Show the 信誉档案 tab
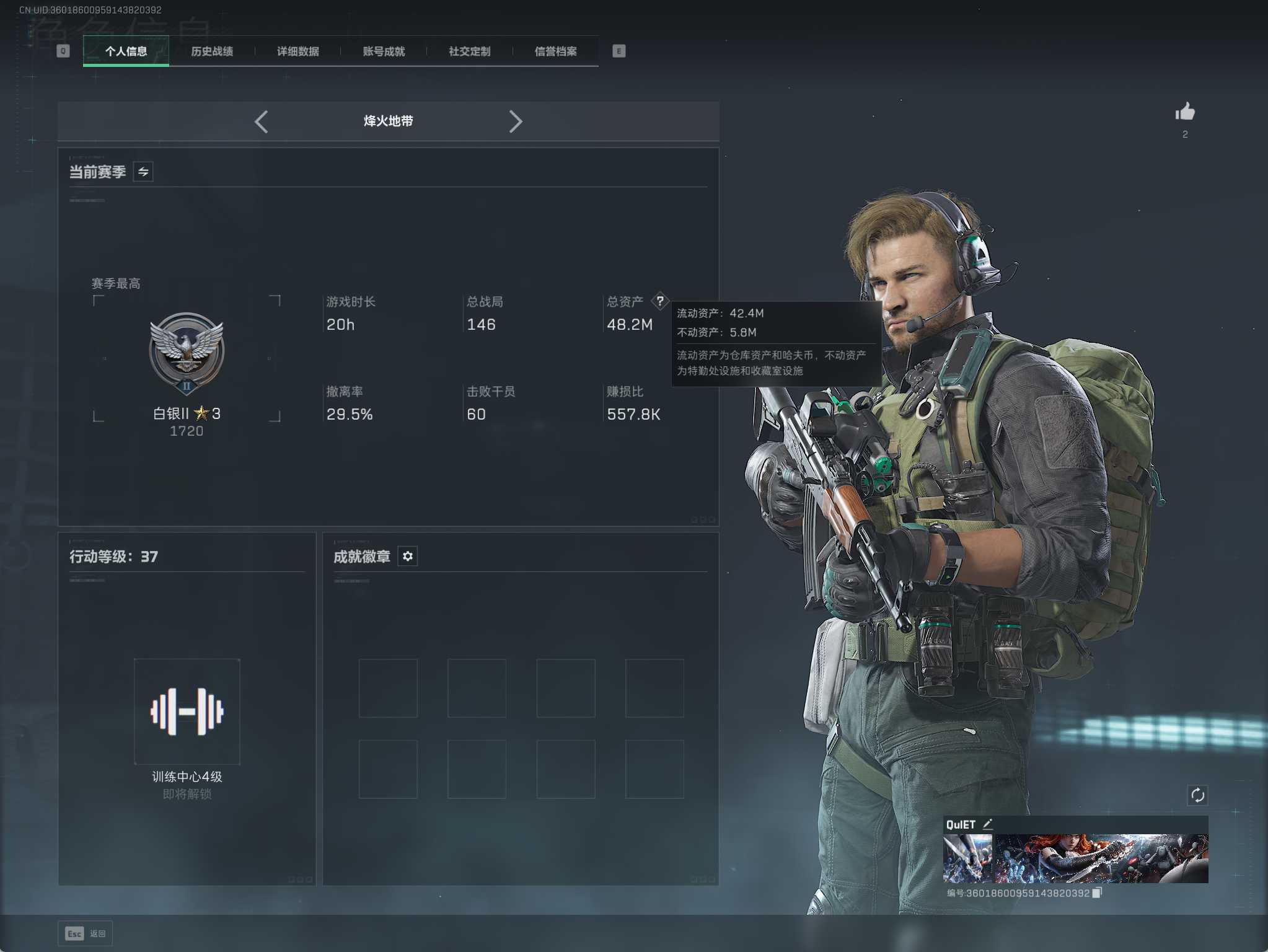Screen dimensions: 1268x952 click(556, 51)
